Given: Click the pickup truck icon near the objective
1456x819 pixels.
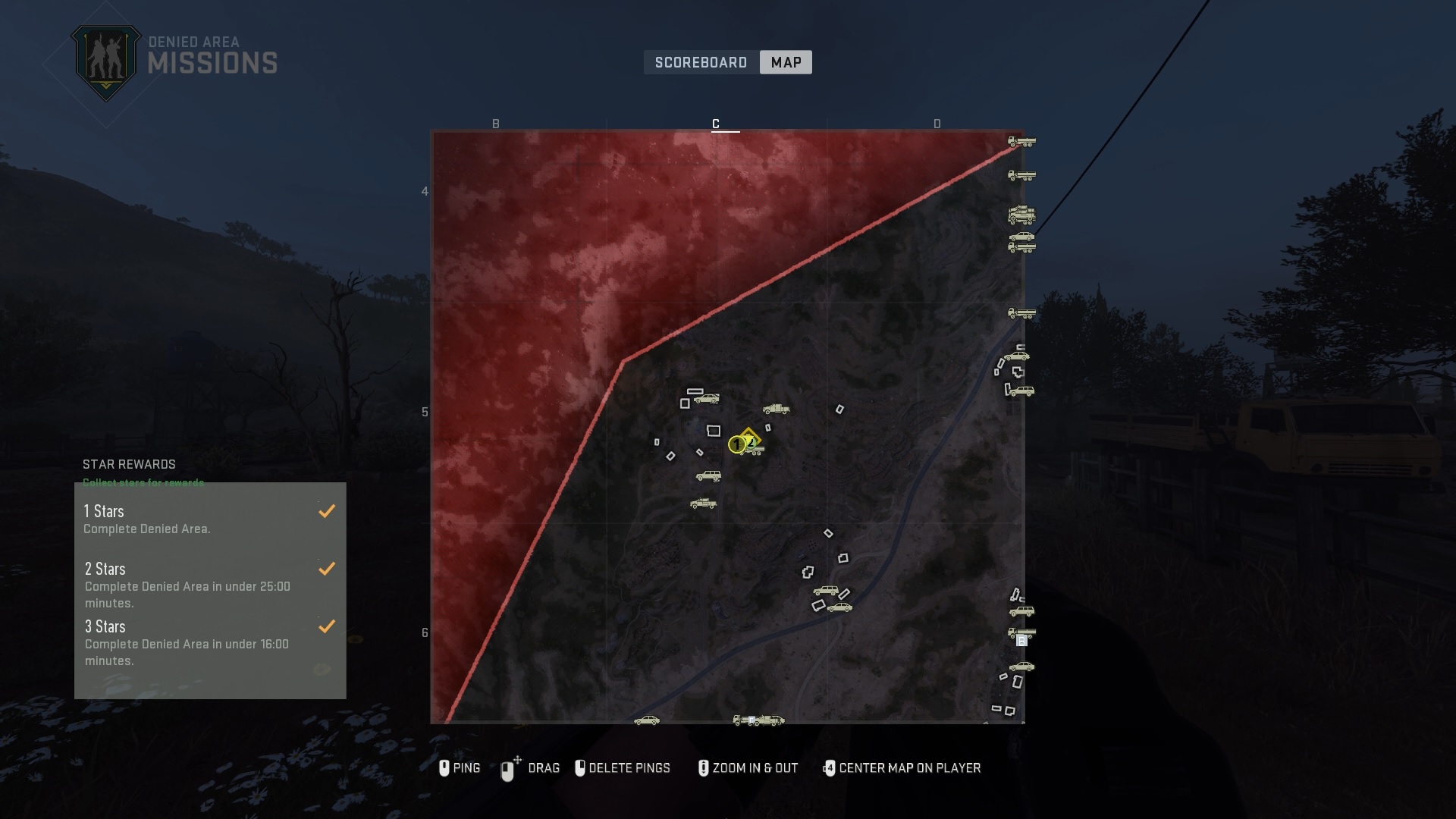Looking at the screenshot, I should [777, 409].
